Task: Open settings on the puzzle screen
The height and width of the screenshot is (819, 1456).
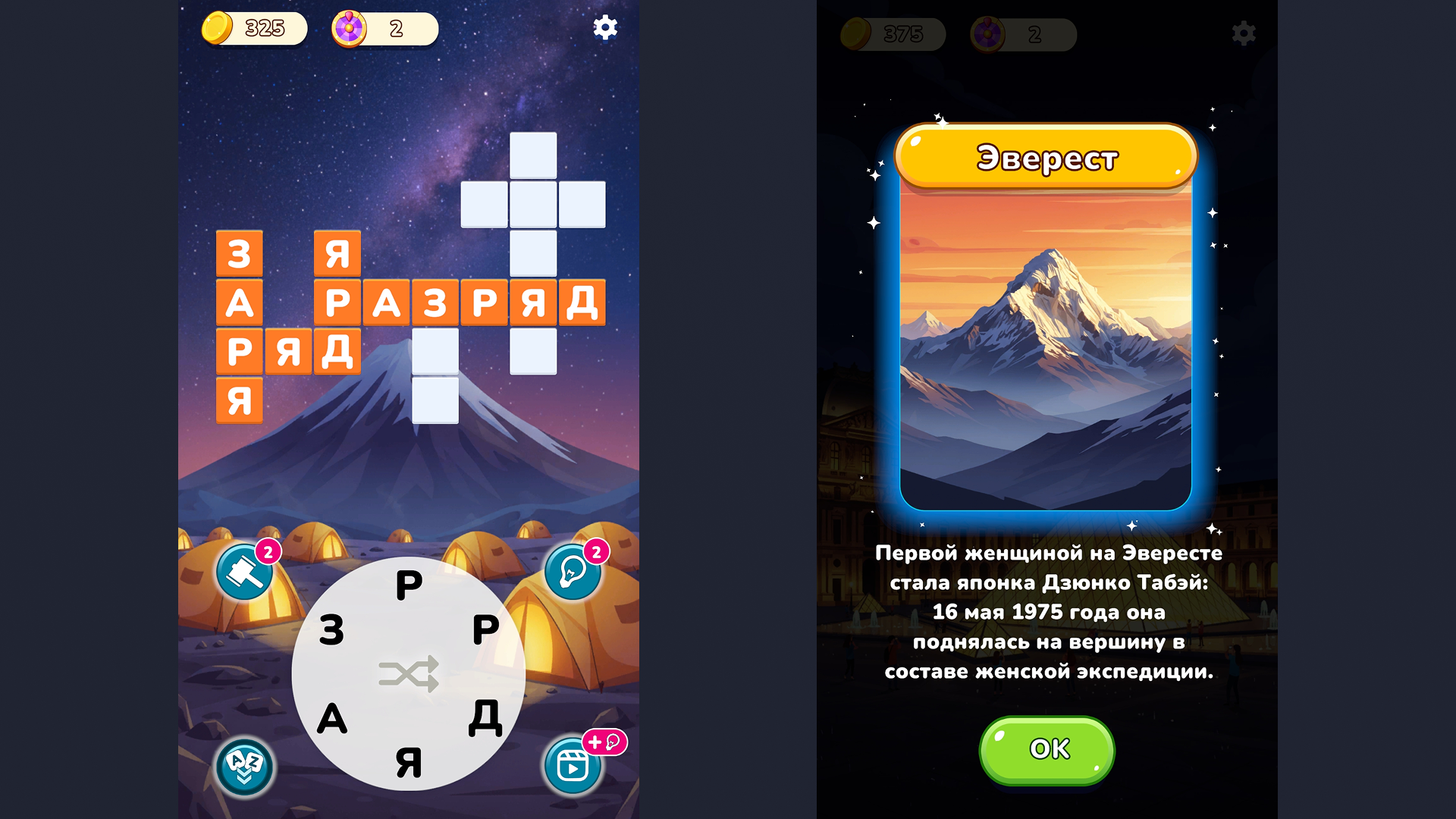Action: (x=604, y=29)
